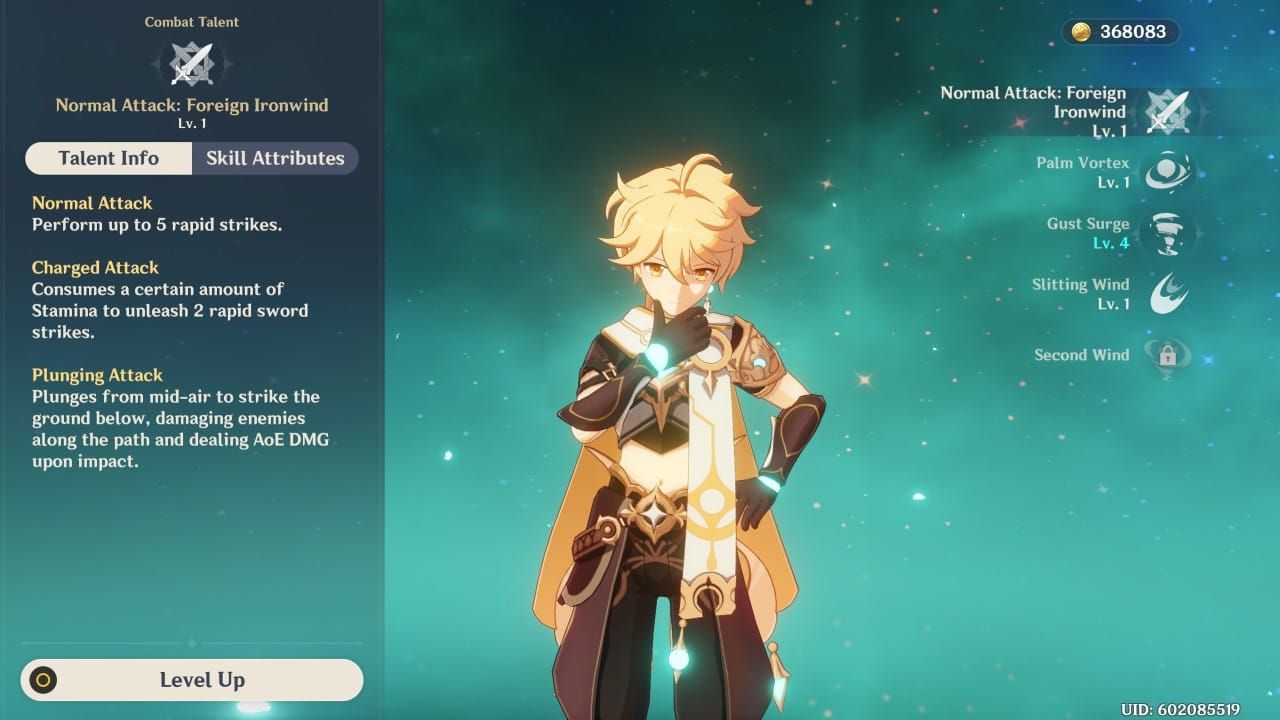Click the Slitting Wind talent label
Screen dimensions: 1280x720
[1081, 284]
